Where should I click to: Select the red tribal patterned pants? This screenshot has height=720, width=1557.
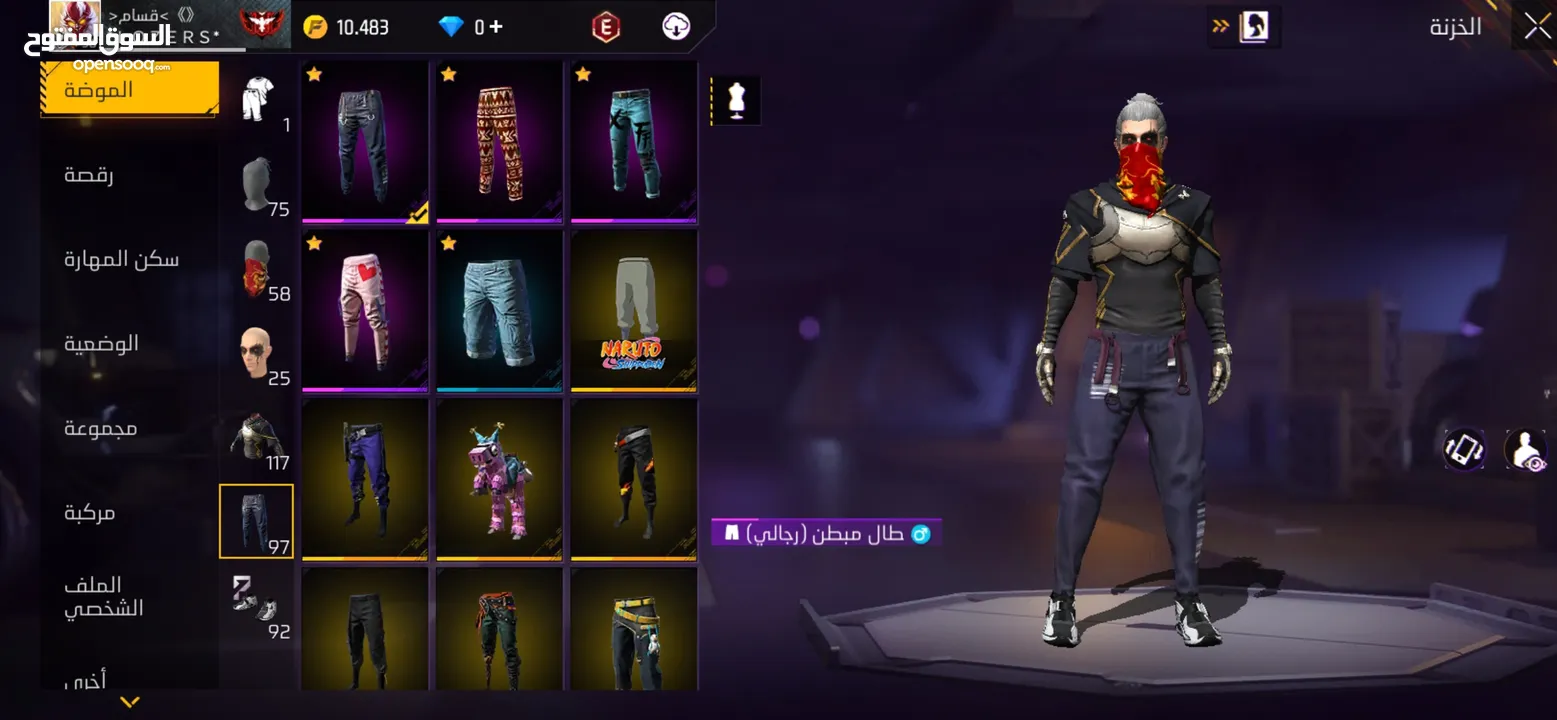pyautogui.click(x=499, y=141)
